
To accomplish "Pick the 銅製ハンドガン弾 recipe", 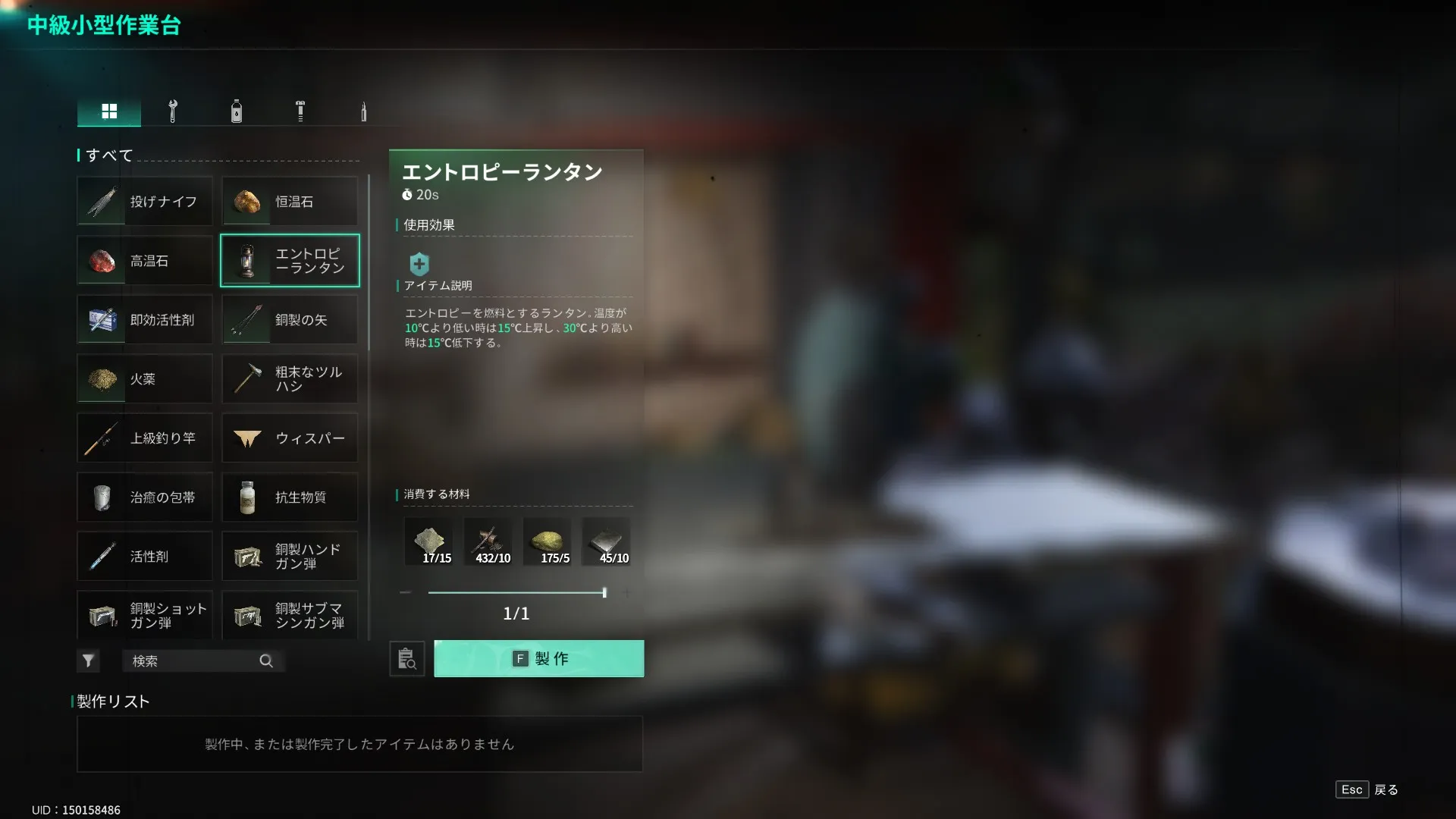I will click(x=290, y=557).
